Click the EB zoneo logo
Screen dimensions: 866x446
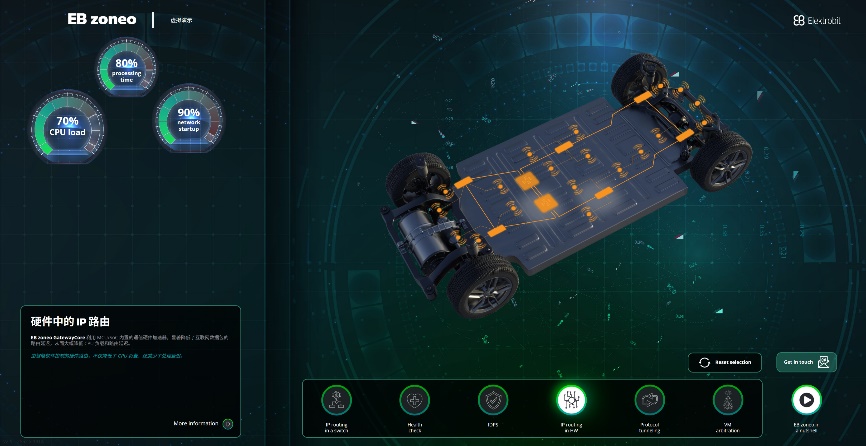102,19
